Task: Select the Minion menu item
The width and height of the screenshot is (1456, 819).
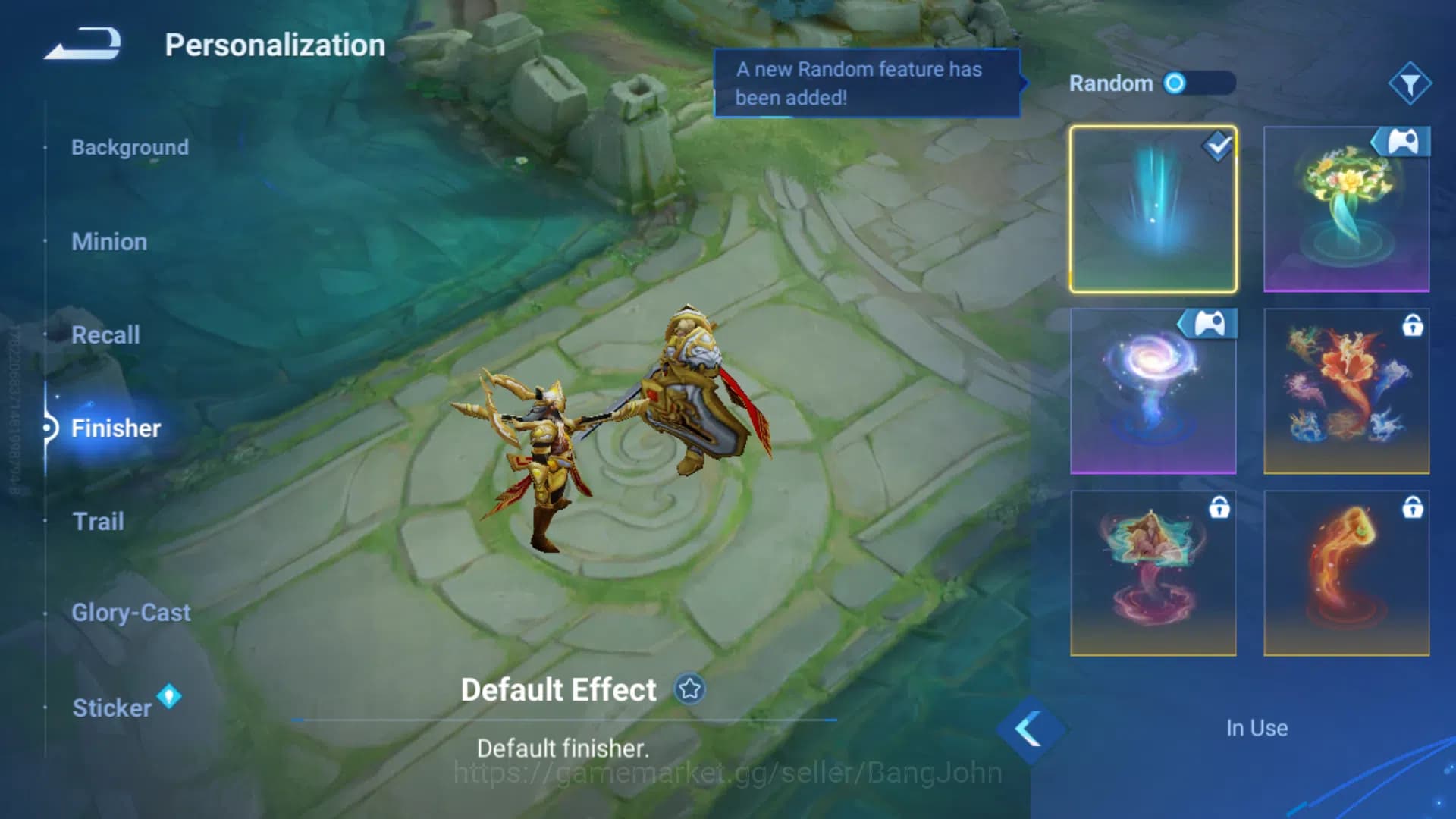Action: pos(109,241)
